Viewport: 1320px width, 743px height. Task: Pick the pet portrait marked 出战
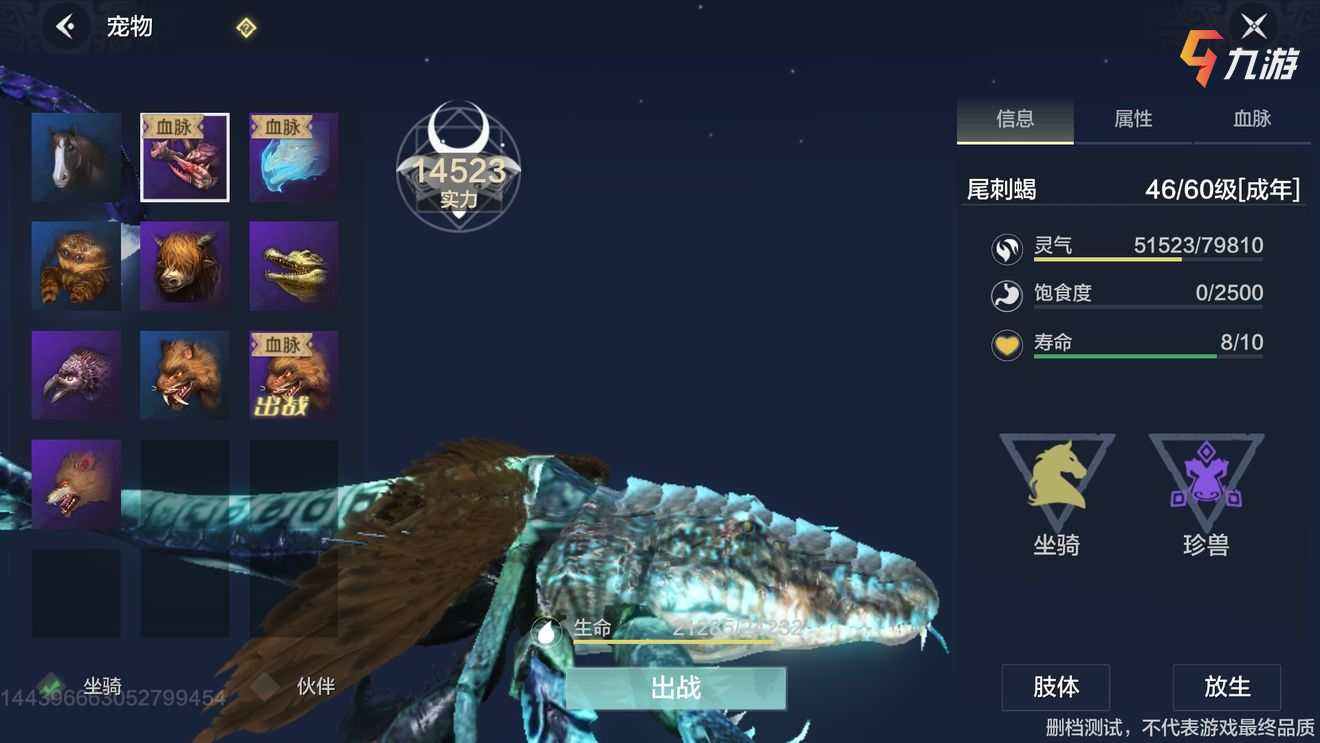[293, 375]
